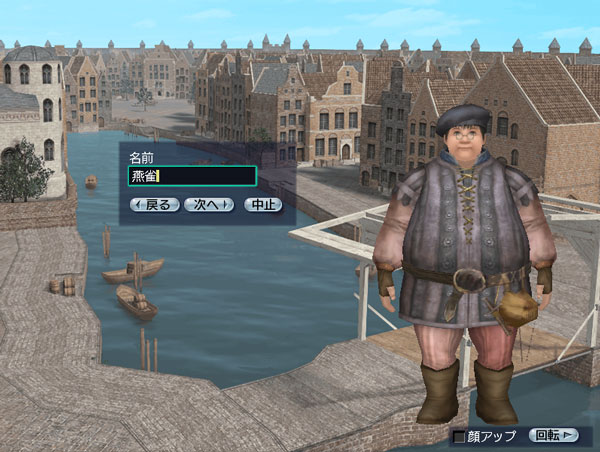Toggle the 顔アップ face close-up checkbox
Image resolution: width=600 pixels, height=452 pixels.
pos(460,436)
